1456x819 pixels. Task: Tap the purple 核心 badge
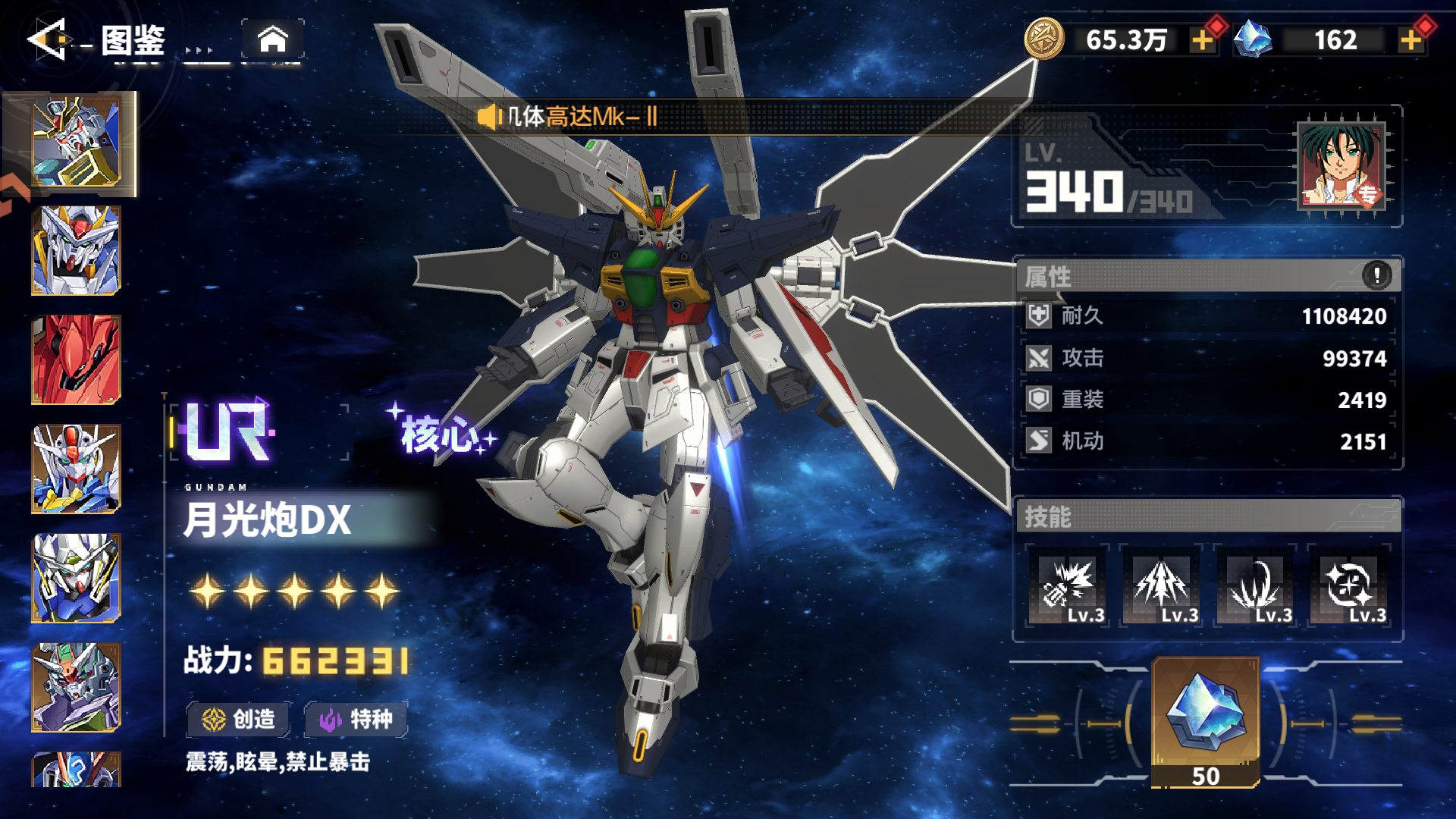click(441, 434)
